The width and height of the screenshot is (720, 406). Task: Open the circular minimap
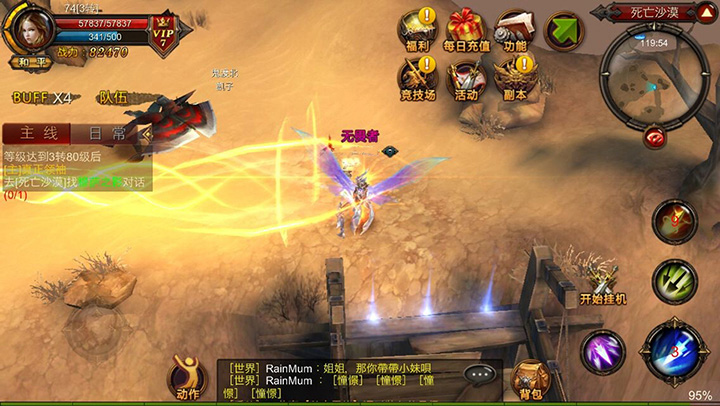[x=655, y=74]
